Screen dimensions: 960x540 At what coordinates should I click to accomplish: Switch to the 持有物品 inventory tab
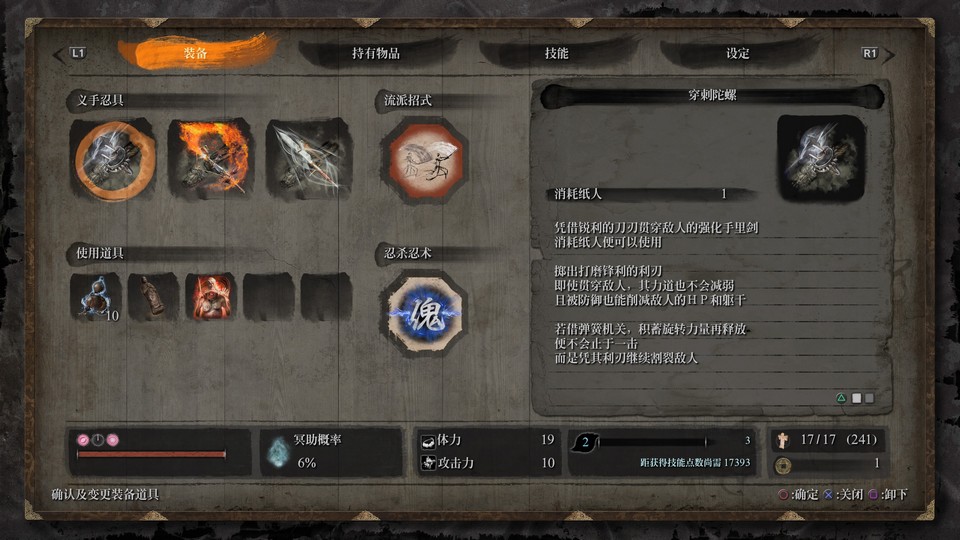point(375,54)
